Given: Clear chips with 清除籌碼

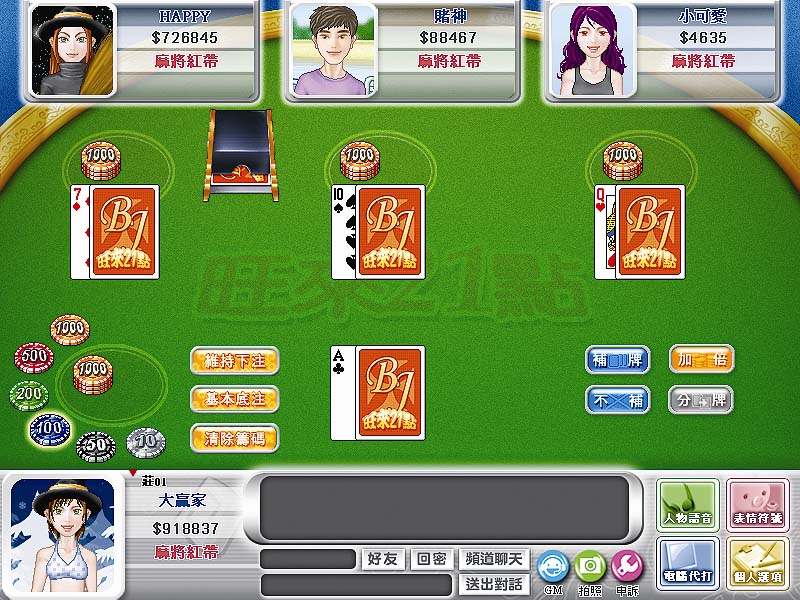Looking at the screenshot, I should (x=234, y=437).
